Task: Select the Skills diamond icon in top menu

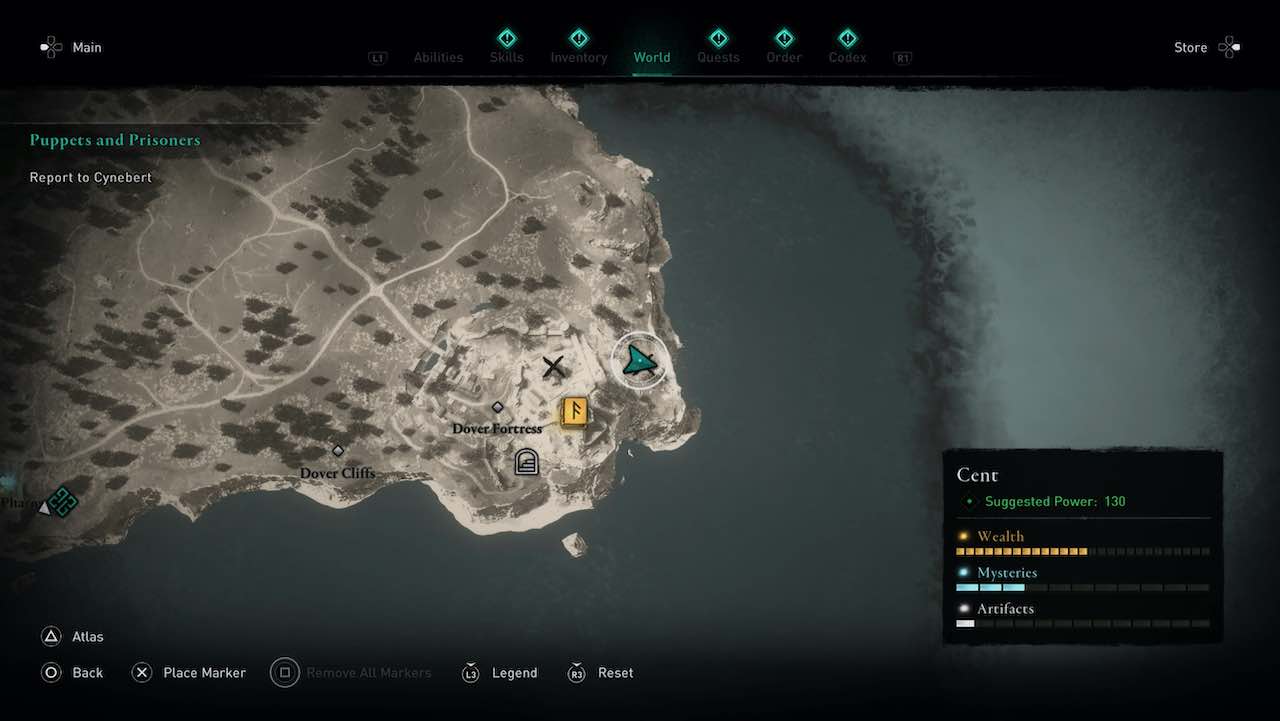Action: [506, 38]
